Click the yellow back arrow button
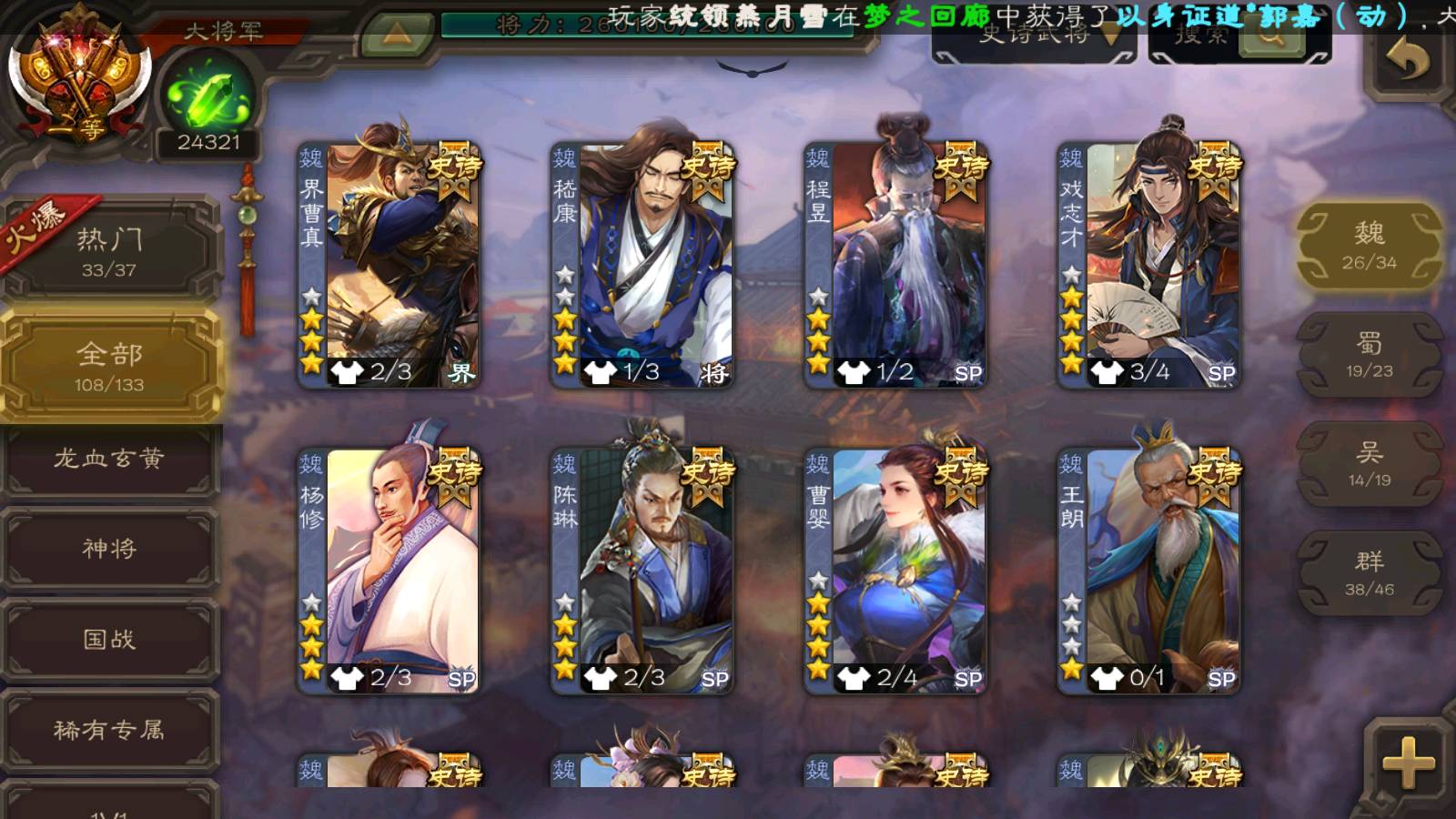 [x=1408, y=61]
